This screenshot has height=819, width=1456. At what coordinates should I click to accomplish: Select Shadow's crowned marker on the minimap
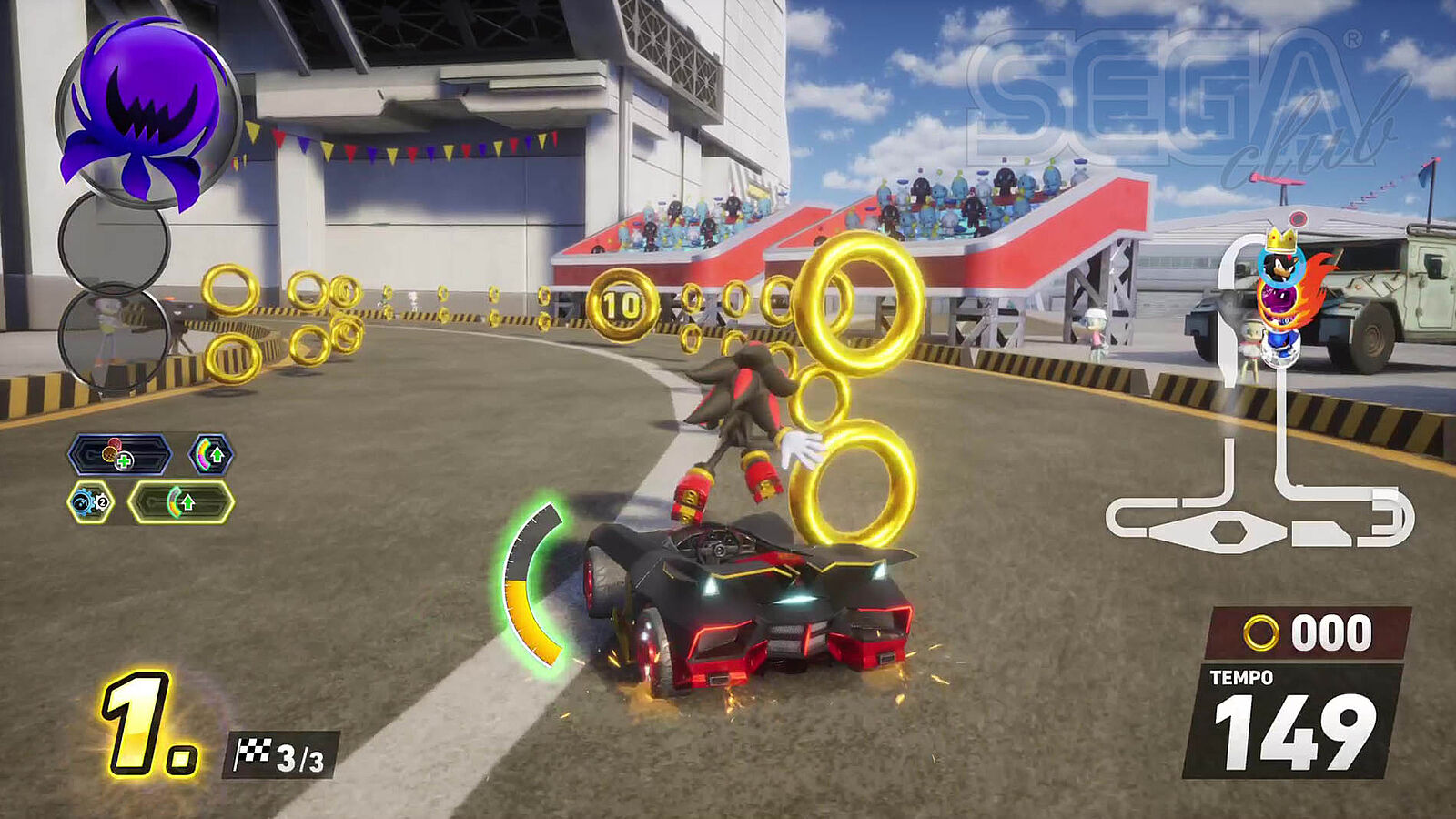pos(1280,259)
